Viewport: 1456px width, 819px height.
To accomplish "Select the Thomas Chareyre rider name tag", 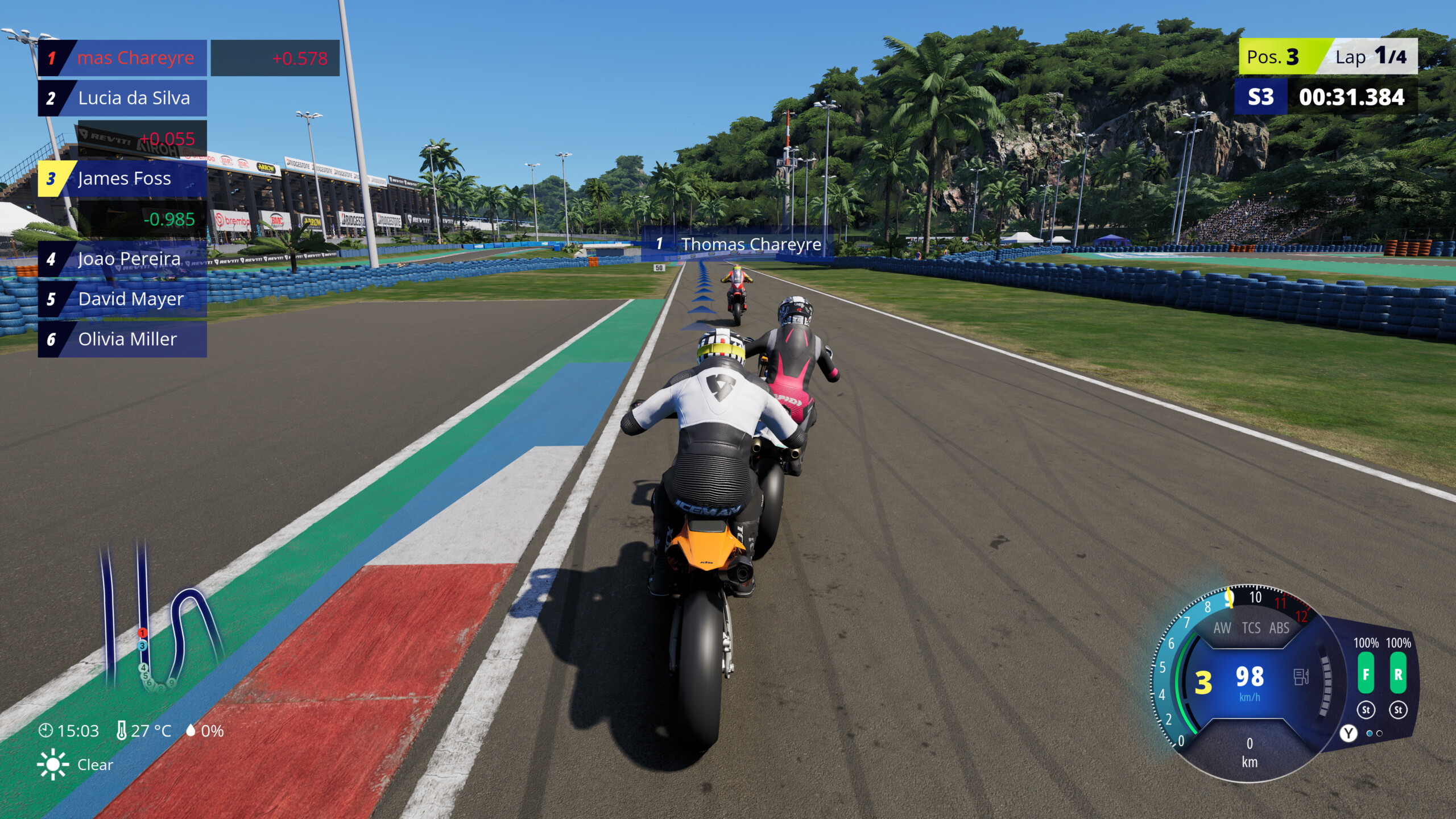I will point(738,244).
